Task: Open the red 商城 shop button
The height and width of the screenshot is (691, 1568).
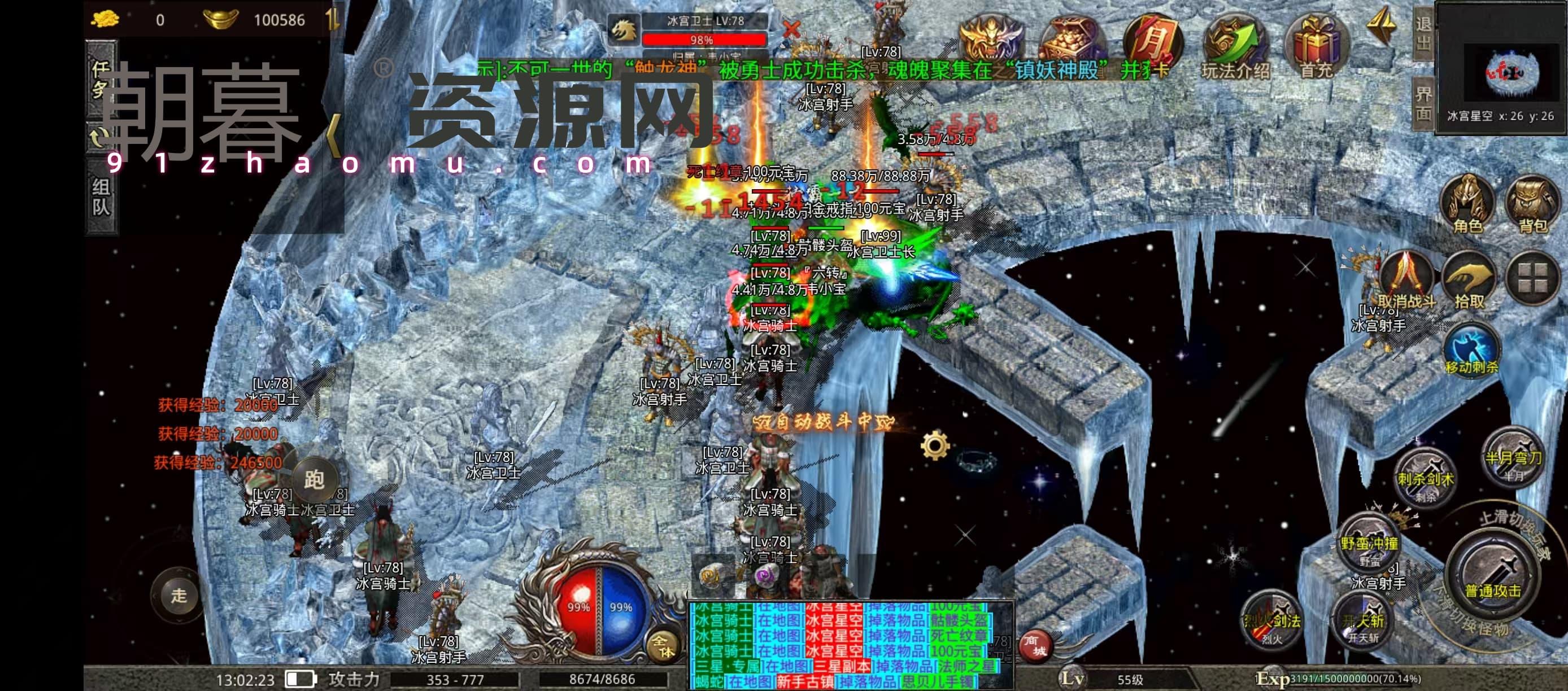Action: [1035, 646]
